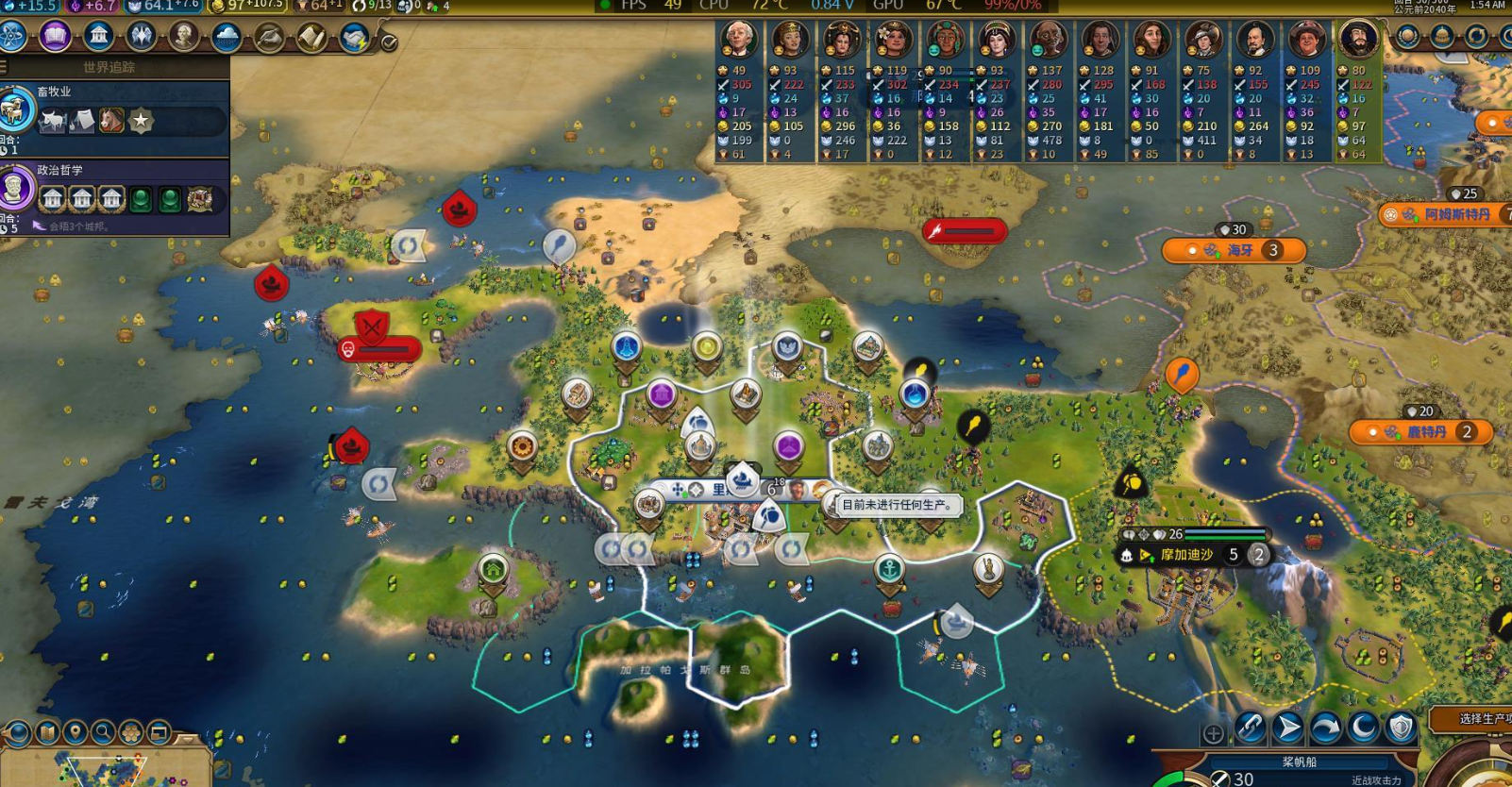Choose the chain-link formation unit action
Screen dimensions: 1512x787
coord(1250,728)
